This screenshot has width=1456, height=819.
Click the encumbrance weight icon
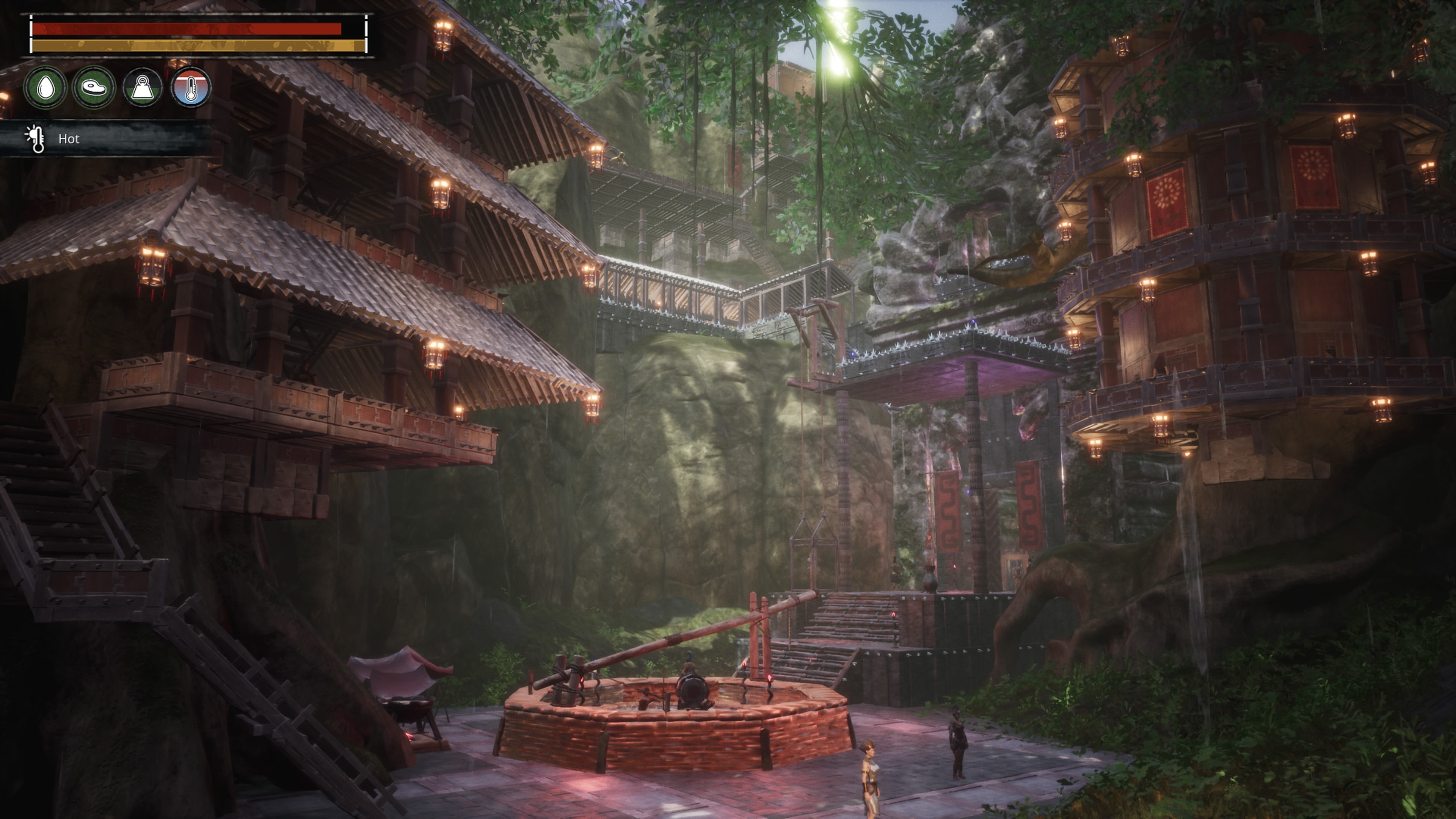pos(143,88)
